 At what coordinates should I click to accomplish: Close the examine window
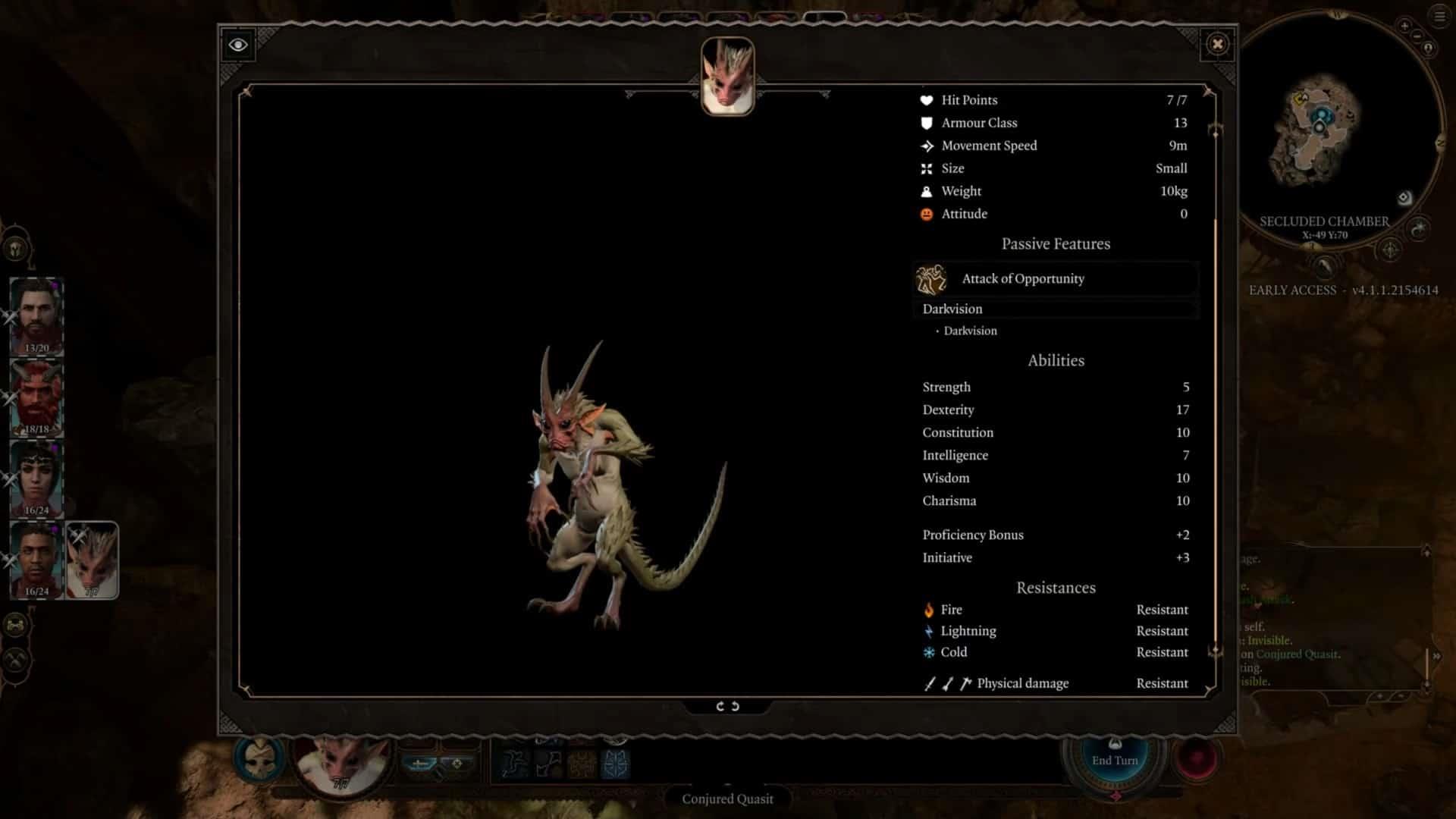tap(1217, 44)
